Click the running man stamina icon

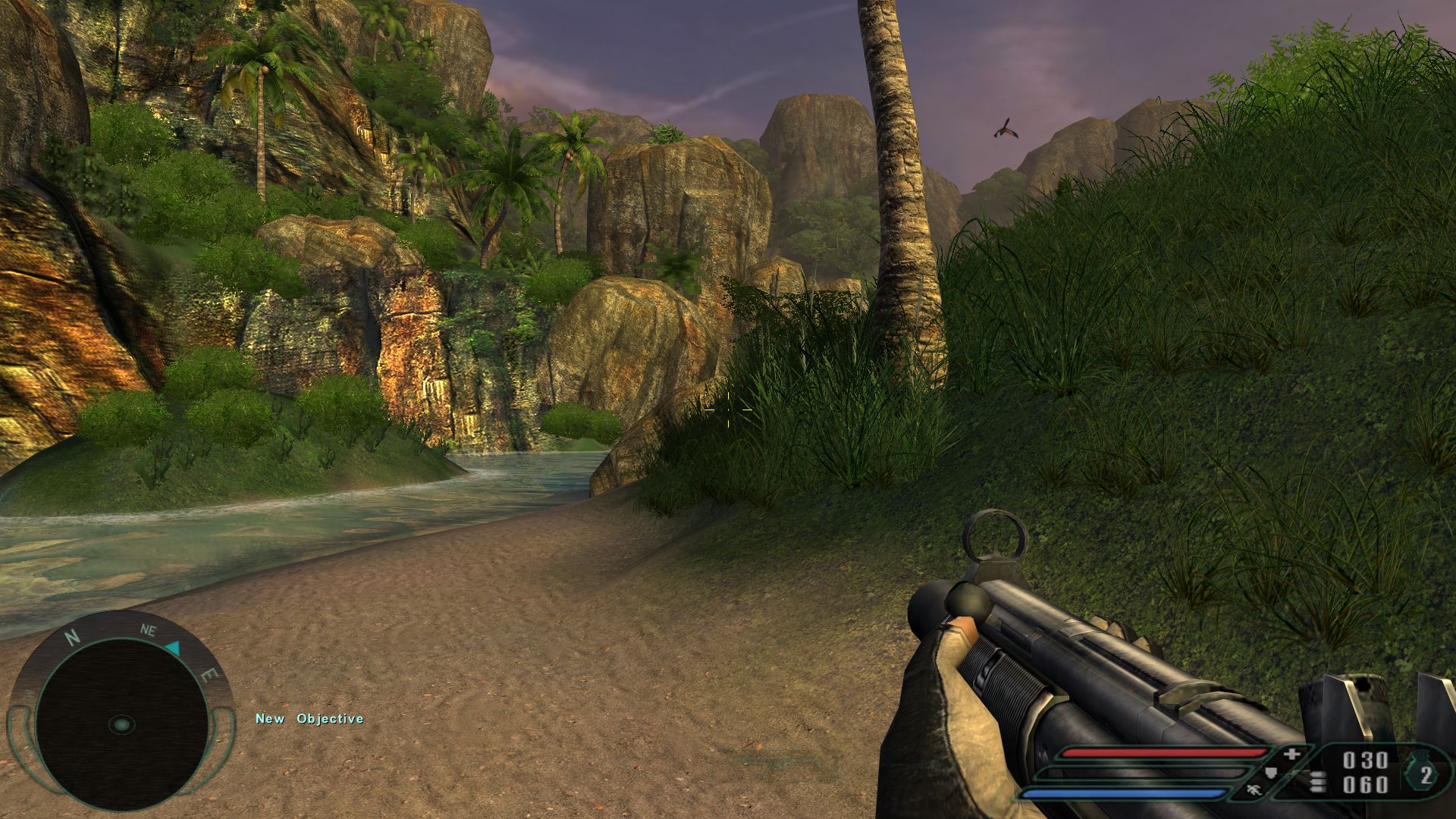point(1254,790)
